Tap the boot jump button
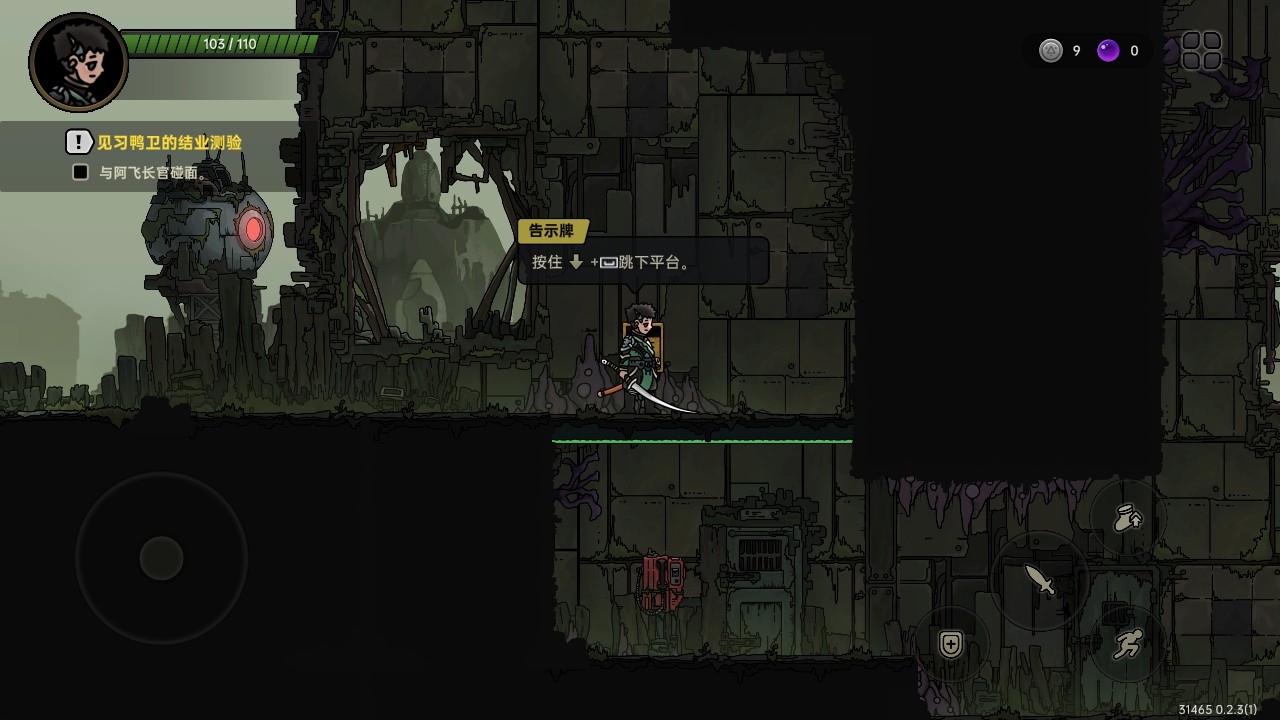Viewport: 1280px width, 720px height. click(1129, 518)
